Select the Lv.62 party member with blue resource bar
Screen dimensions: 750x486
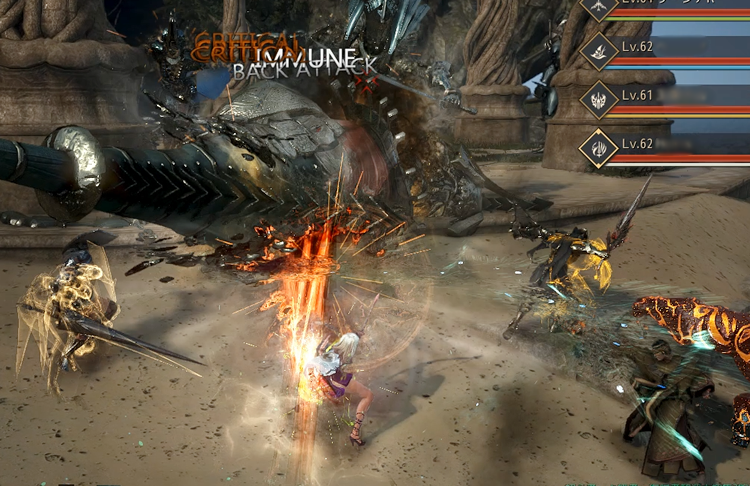pos(666,53)
